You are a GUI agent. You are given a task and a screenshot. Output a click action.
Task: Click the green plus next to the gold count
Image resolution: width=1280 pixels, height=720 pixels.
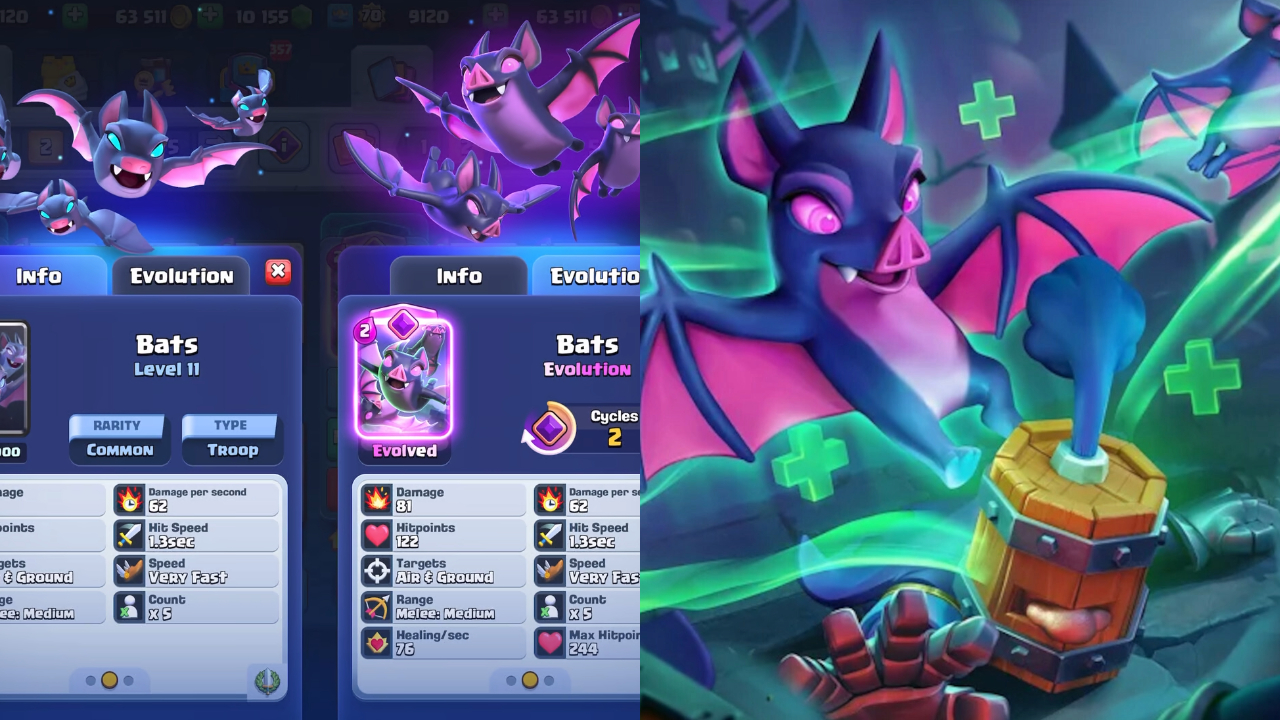click(212, 16)
